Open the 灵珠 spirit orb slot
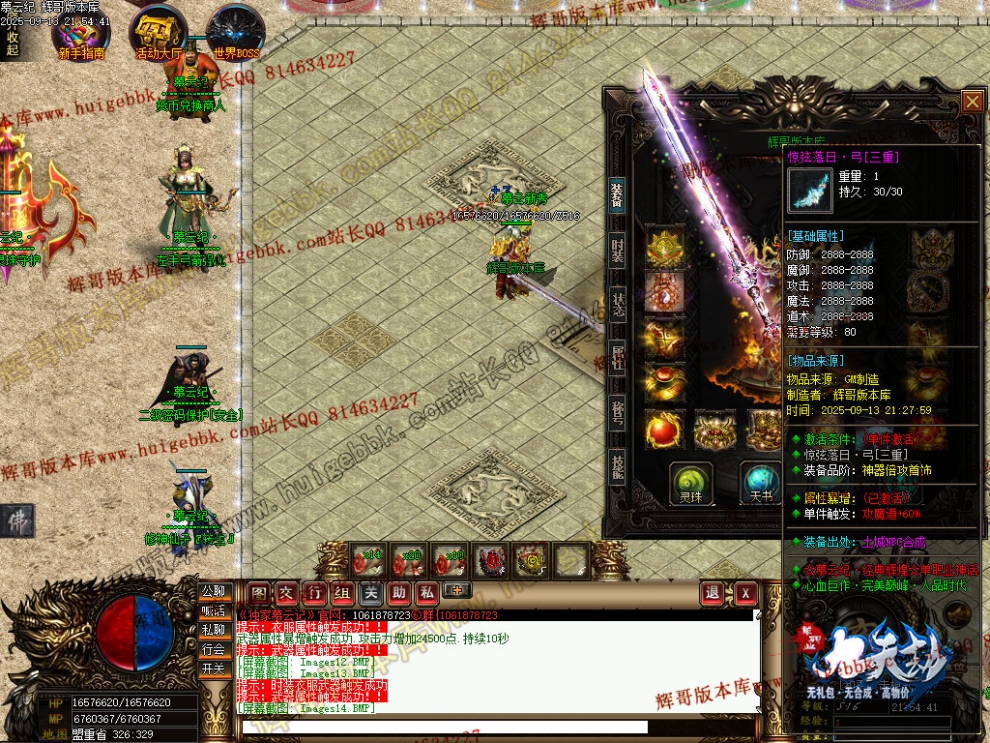The height and width of the screenshot is (743, 990). [x=691, y=481]
